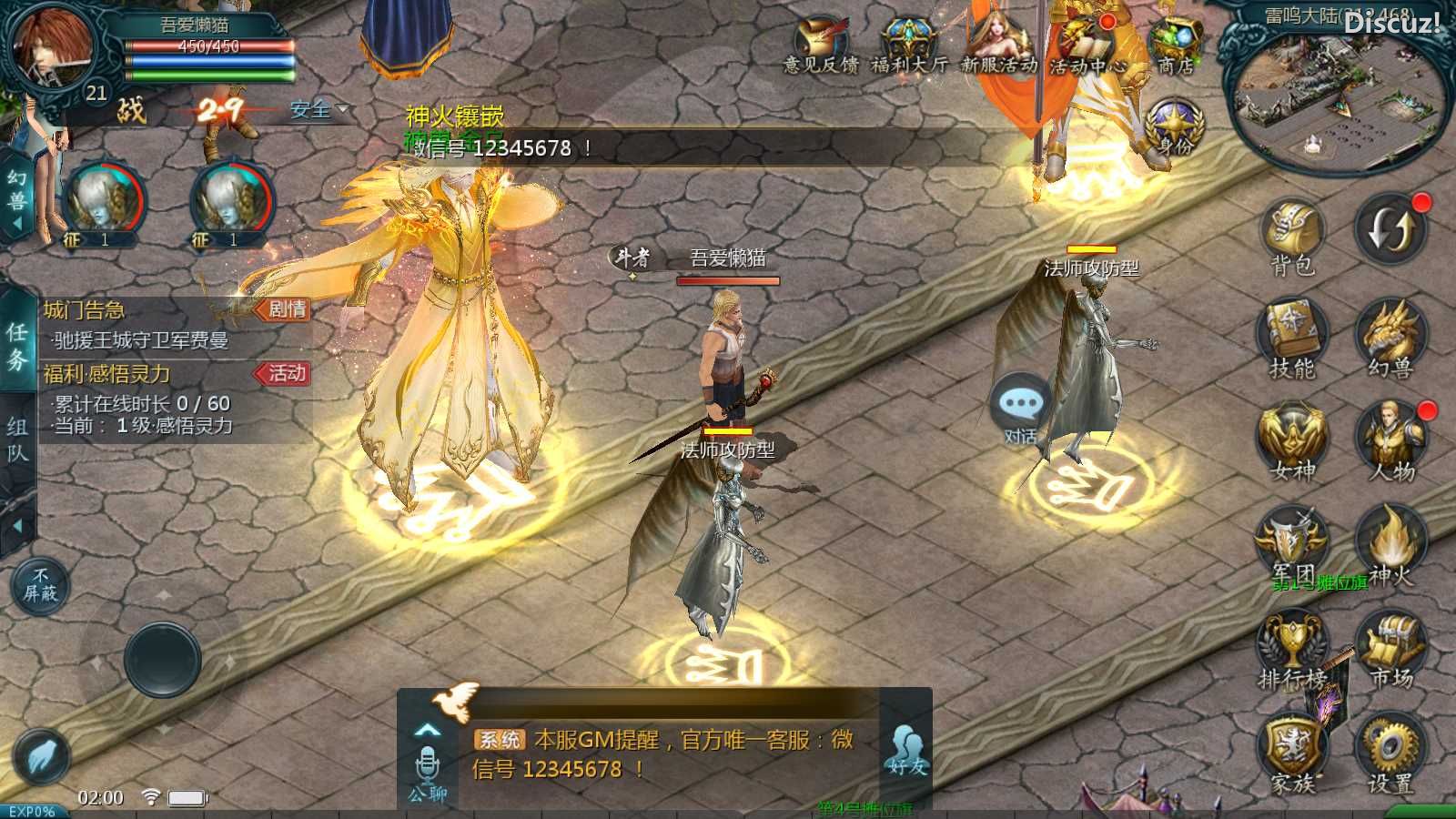Open the 家族 family menu

click(x=1292, y=751)
